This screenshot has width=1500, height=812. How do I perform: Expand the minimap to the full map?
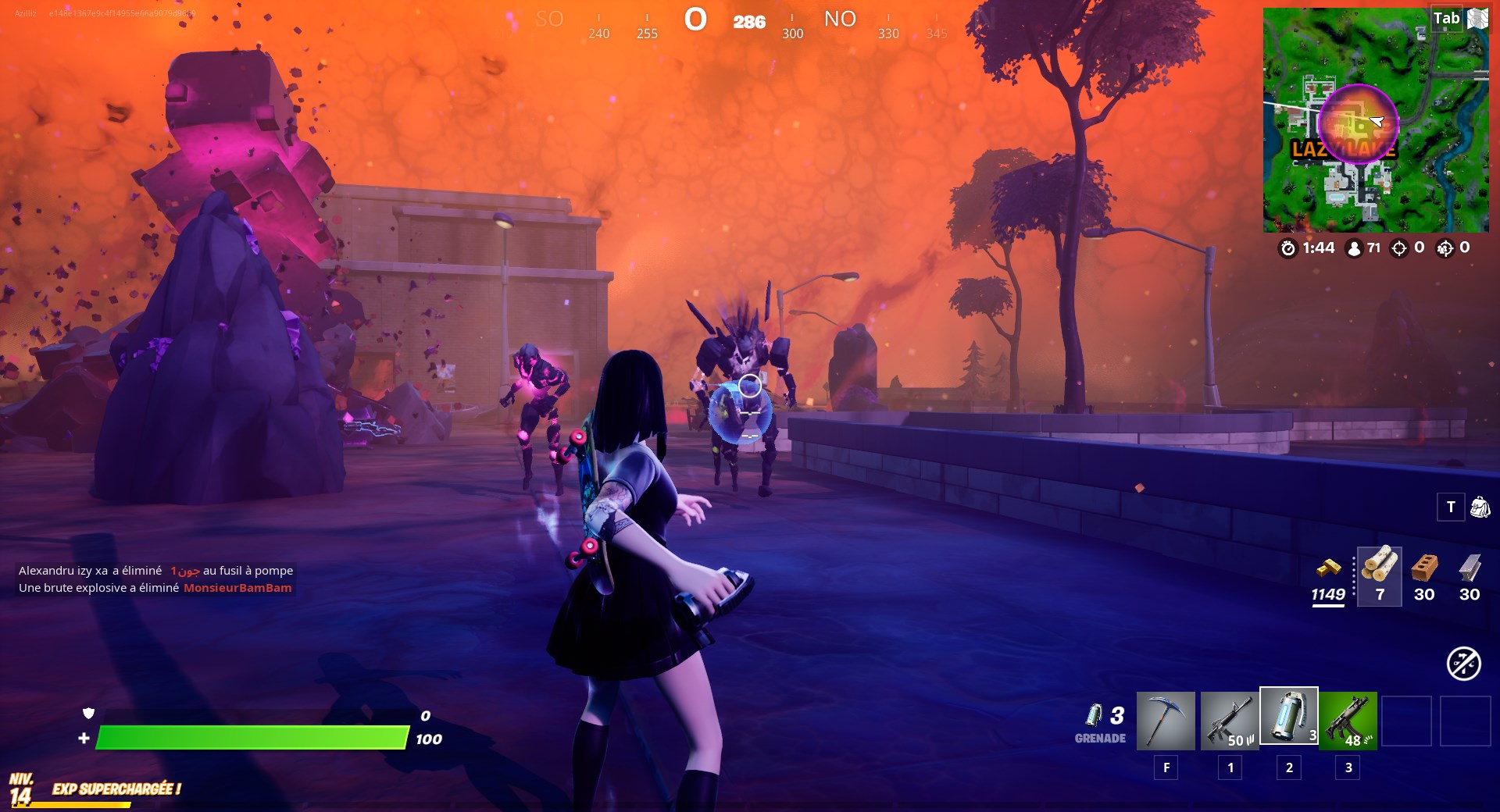coord(1477,19)
